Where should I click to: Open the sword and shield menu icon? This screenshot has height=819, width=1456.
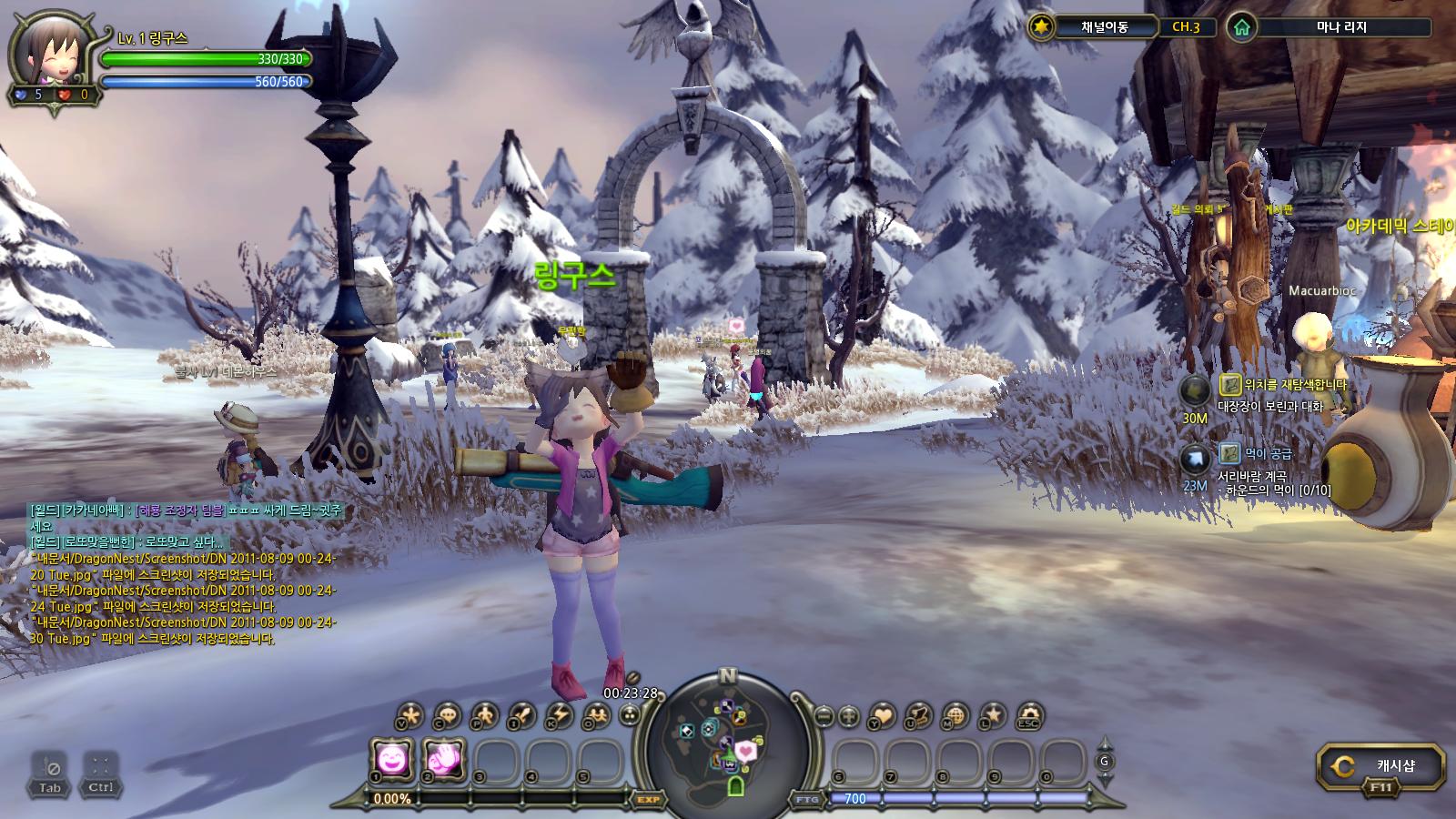521,715
